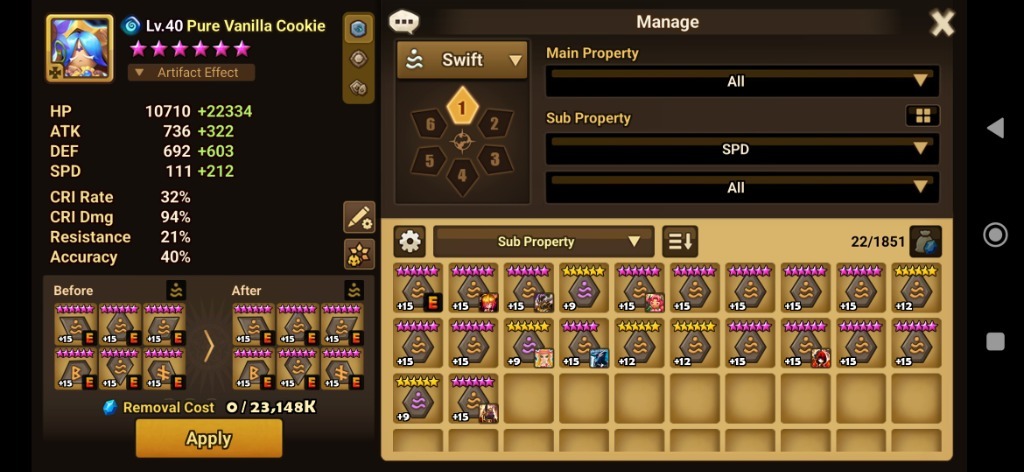Viewport: 1024px width, 472px height.
Task: Pick rune slot 6 on hexagon
Action: (431, 124)
